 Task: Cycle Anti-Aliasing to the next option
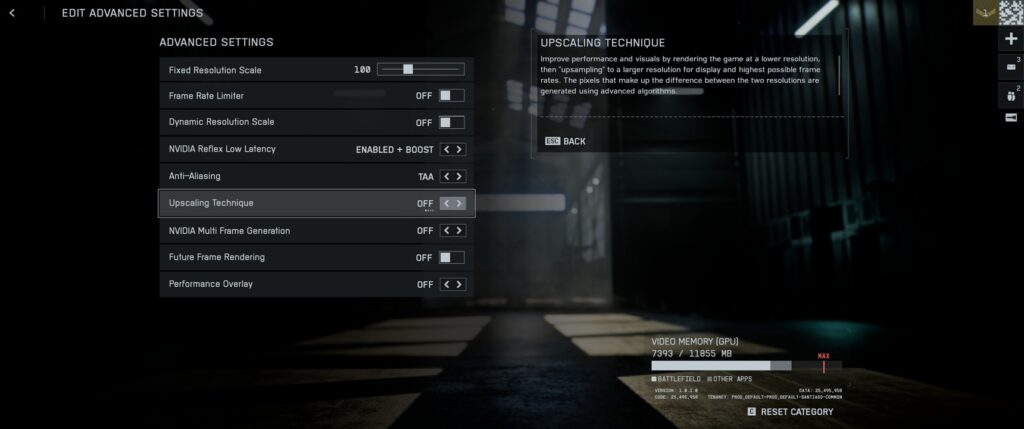[x=459, y=176]
